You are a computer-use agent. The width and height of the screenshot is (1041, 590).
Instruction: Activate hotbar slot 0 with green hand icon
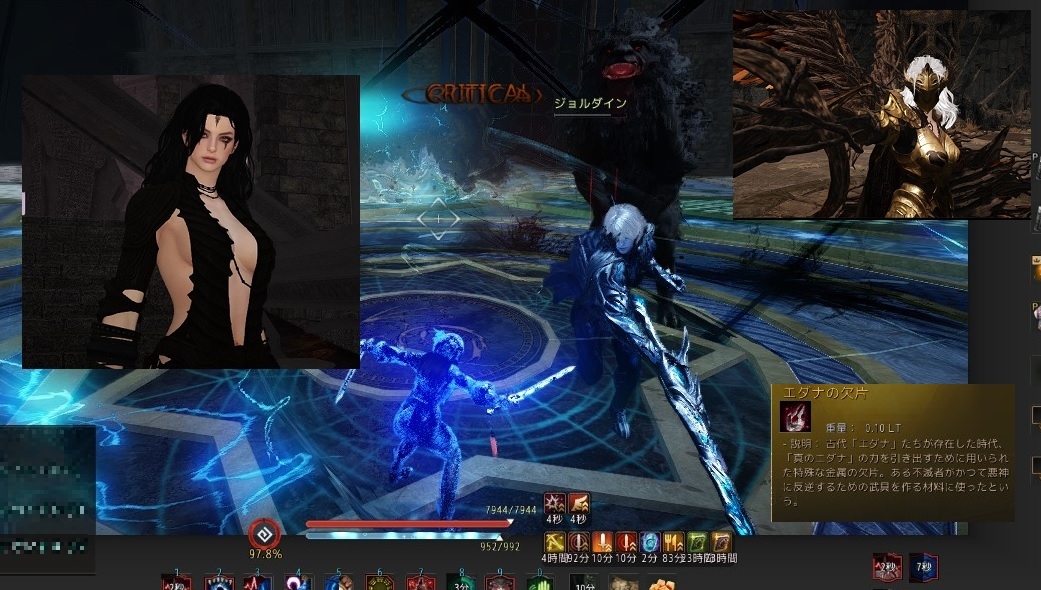539,582
